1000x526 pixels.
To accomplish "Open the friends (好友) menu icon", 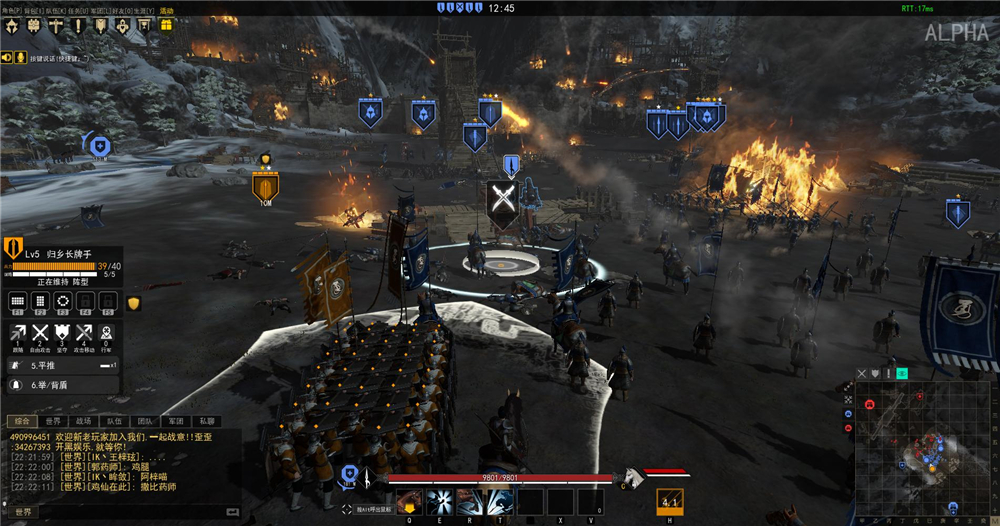I will tap(122, 25).
